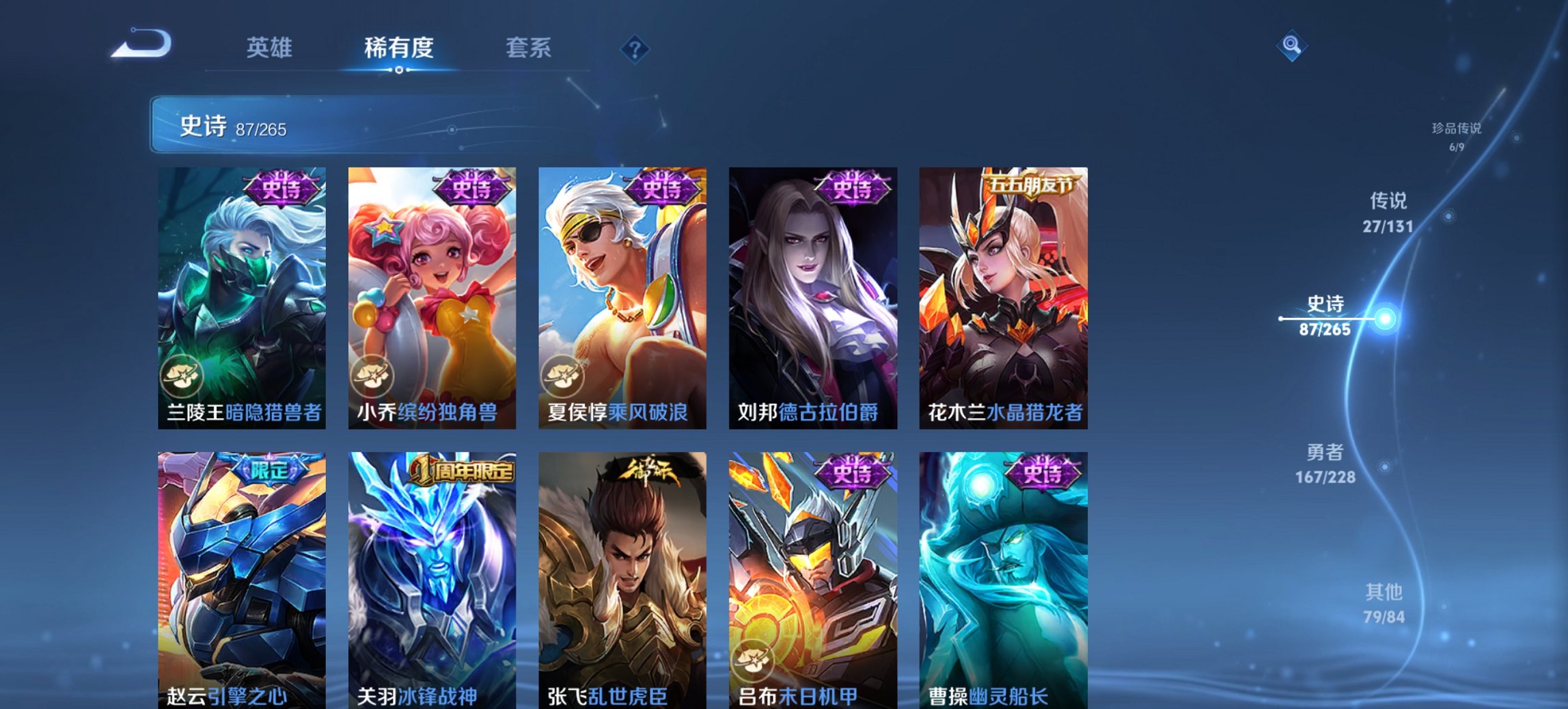
Task: Switch to the 套系 tab
Action: click(529, 48)
